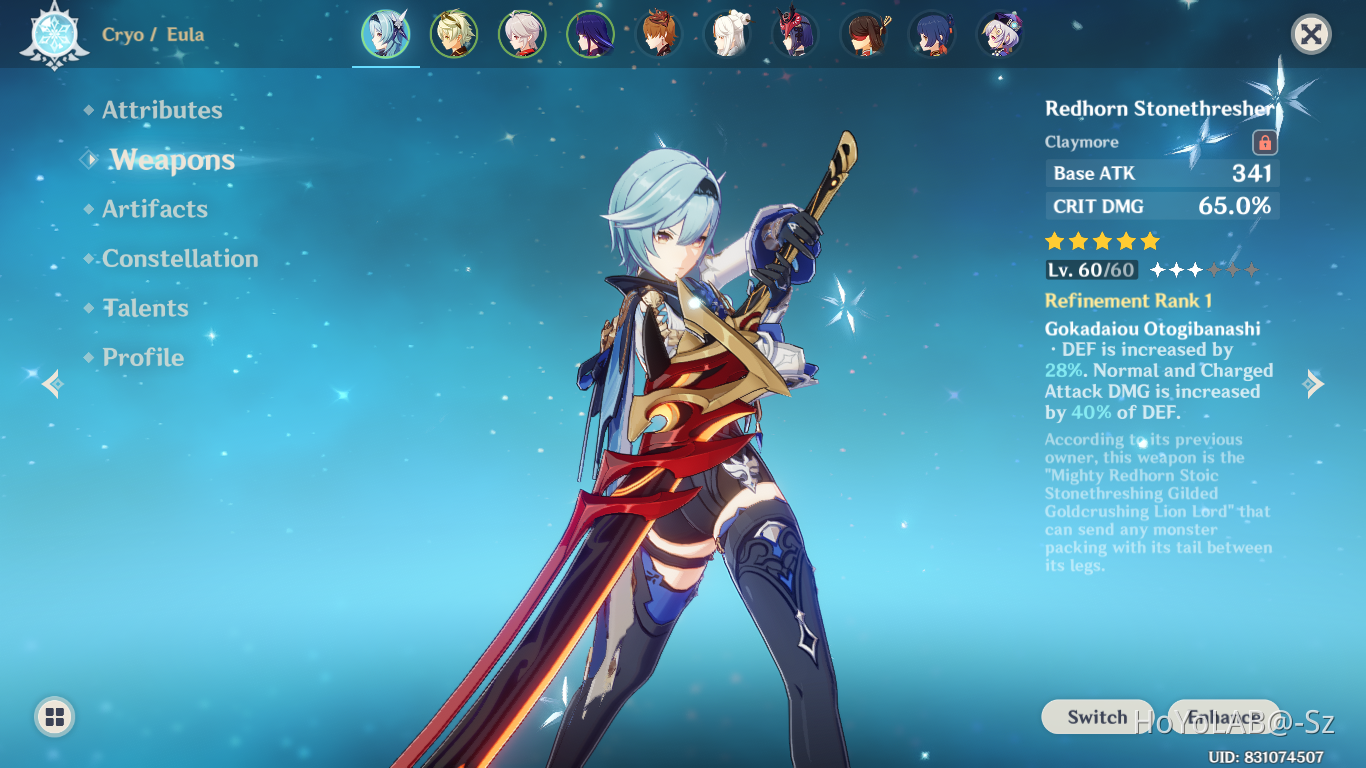The height and width of the screenshot is (768, 1366).
Task: Select the Raiden Shogun portrait
Action: coord(591,33)
